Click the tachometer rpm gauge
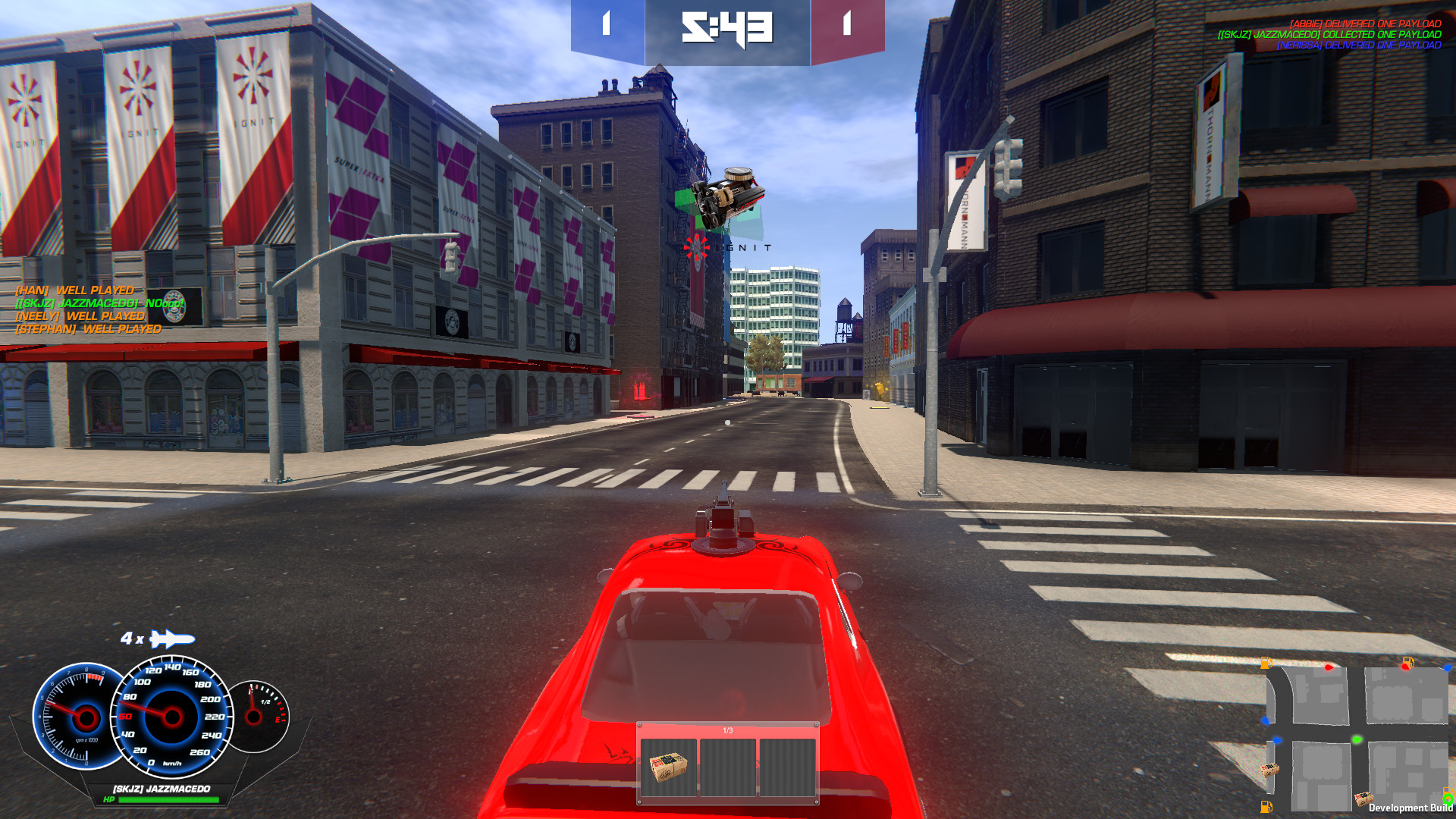 [85, 717]
